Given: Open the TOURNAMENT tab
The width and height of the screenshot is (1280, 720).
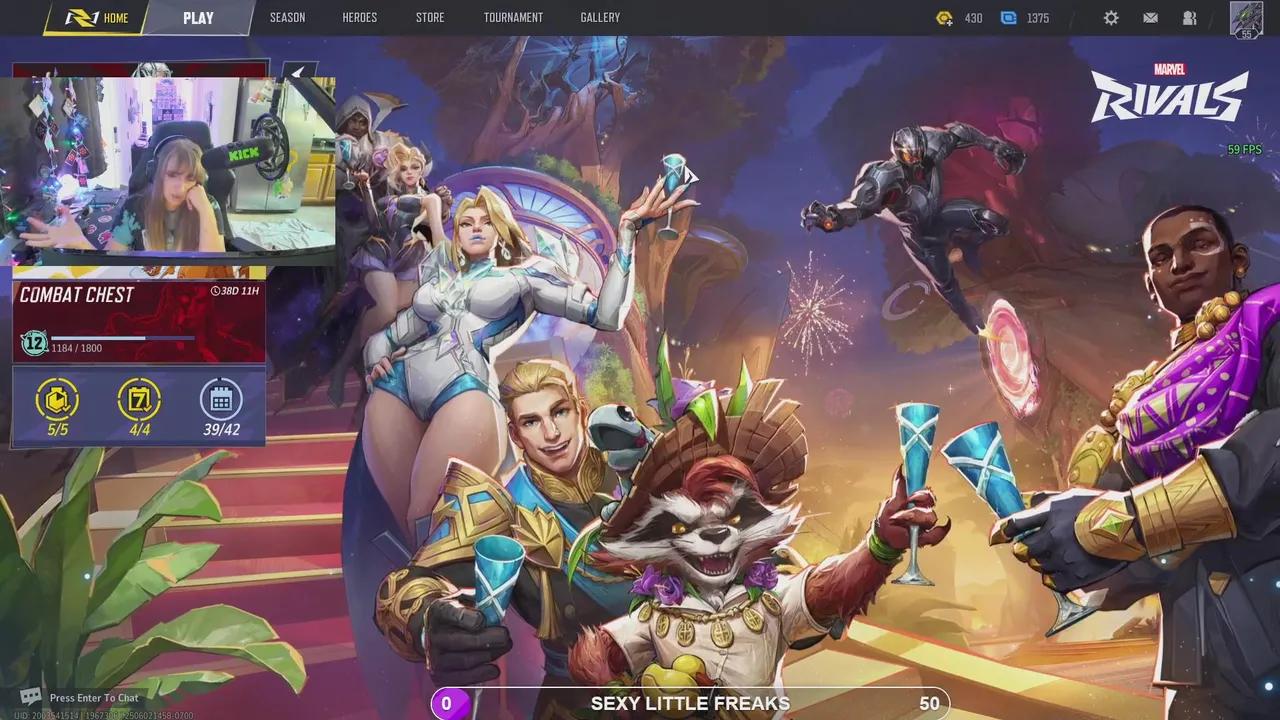Looking at the screenshot, I should (x=514, y=17).
